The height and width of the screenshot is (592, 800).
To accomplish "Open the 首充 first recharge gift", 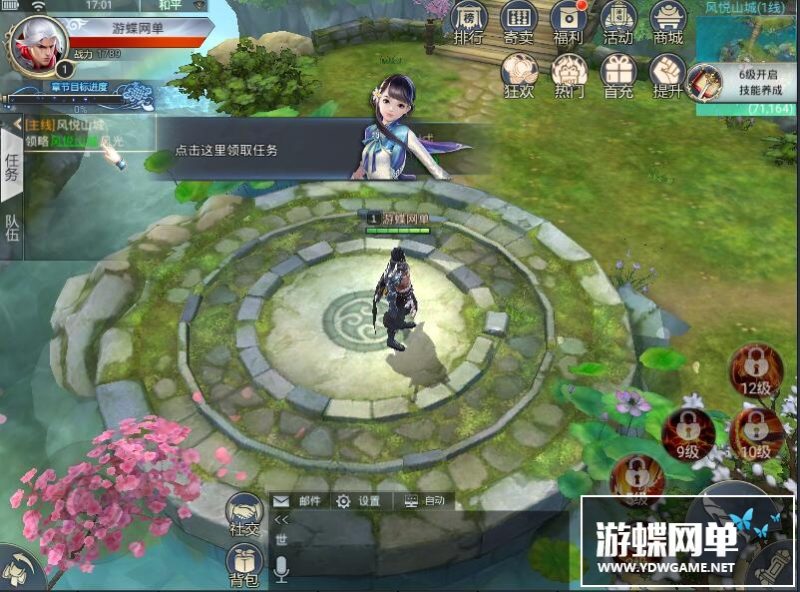I will (618, 73).
